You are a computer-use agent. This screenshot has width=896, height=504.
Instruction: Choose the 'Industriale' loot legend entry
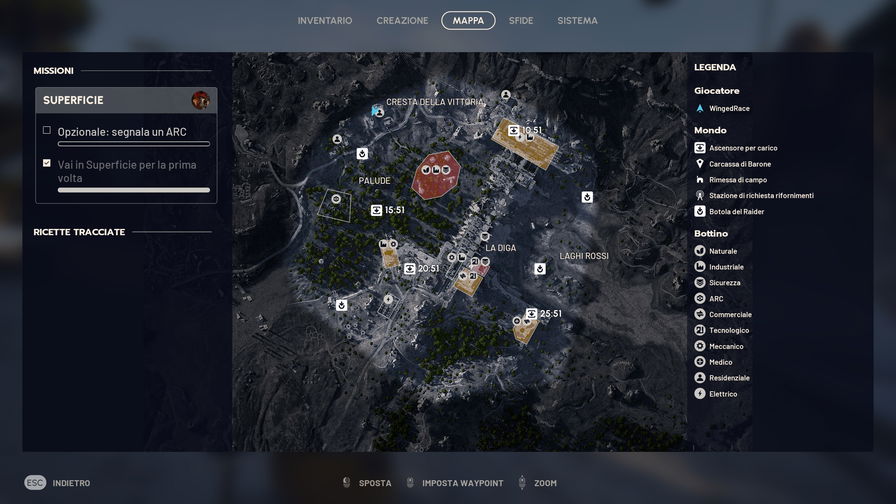(726, 267)
